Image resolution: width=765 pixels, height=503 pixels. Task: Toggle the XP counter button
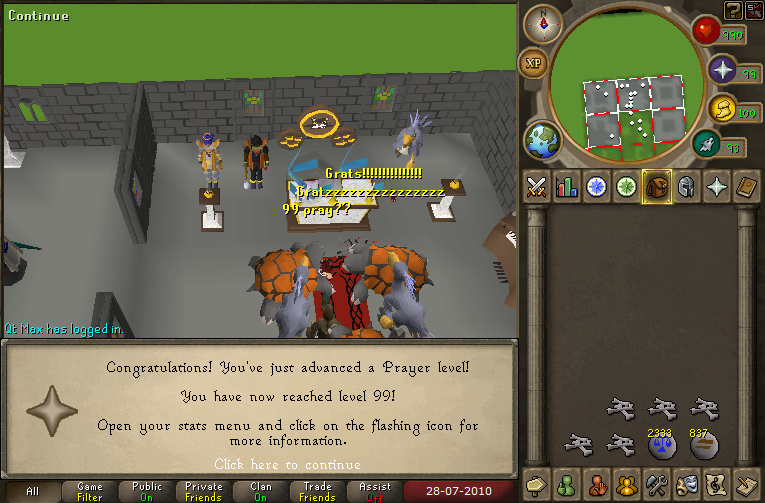click(532, 62)
